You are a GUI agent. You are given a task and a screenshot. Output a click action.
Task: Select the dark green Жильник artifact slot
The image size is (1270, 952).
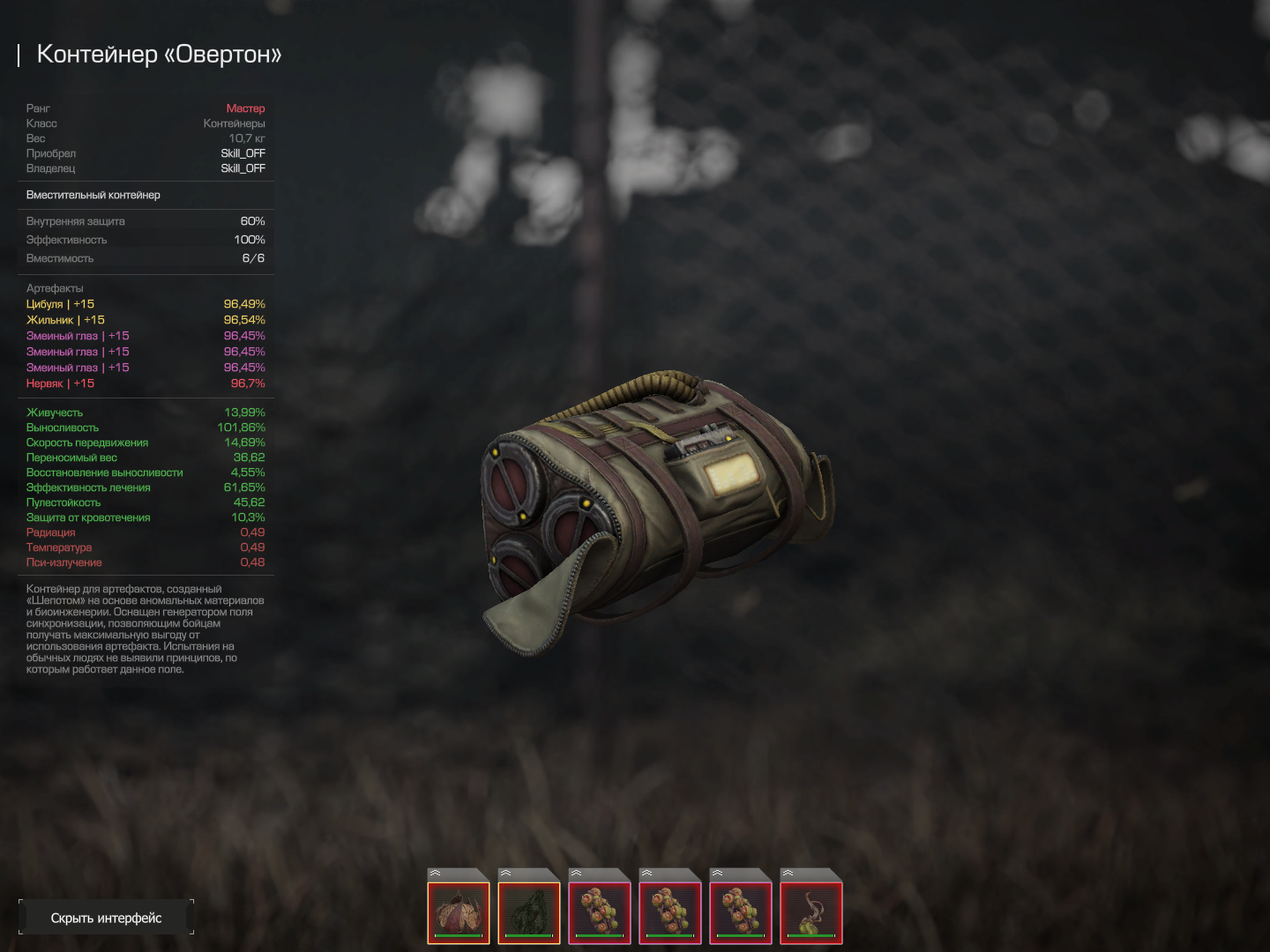pos(529,911)
